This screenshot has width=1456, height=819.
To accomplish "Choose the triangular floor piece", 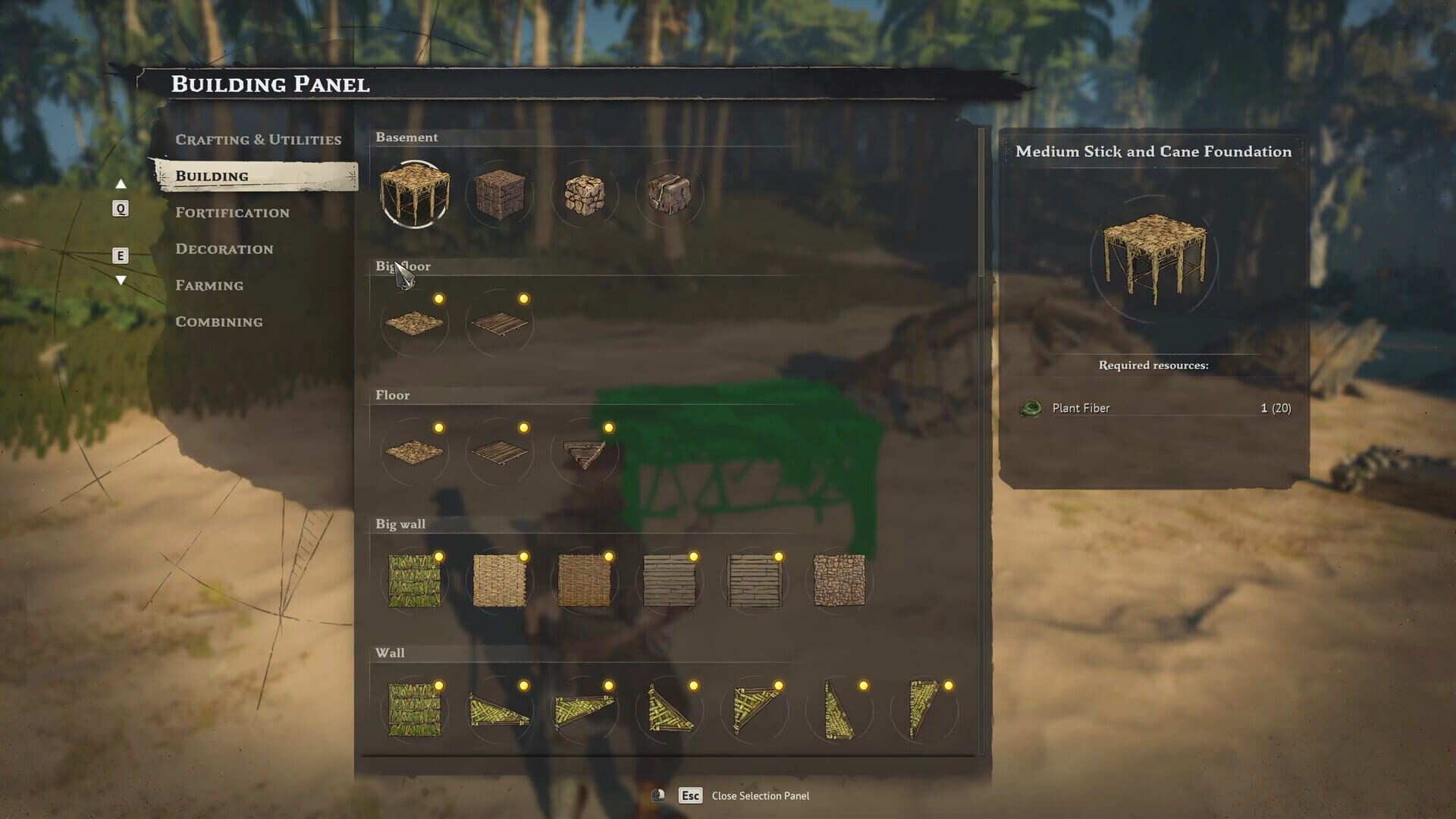I will [x=585, y=453].
